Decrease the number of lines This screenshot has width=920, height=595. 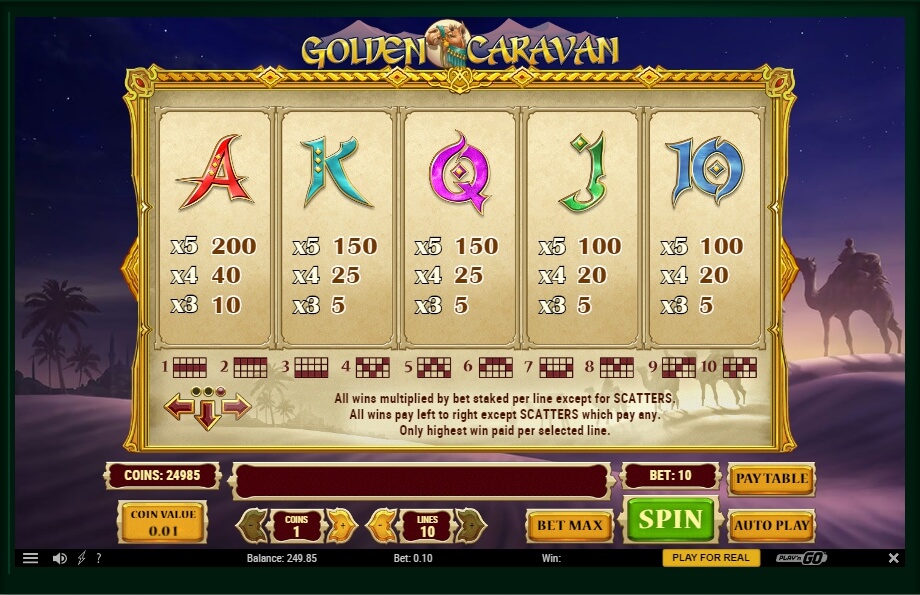pos(382,525)
